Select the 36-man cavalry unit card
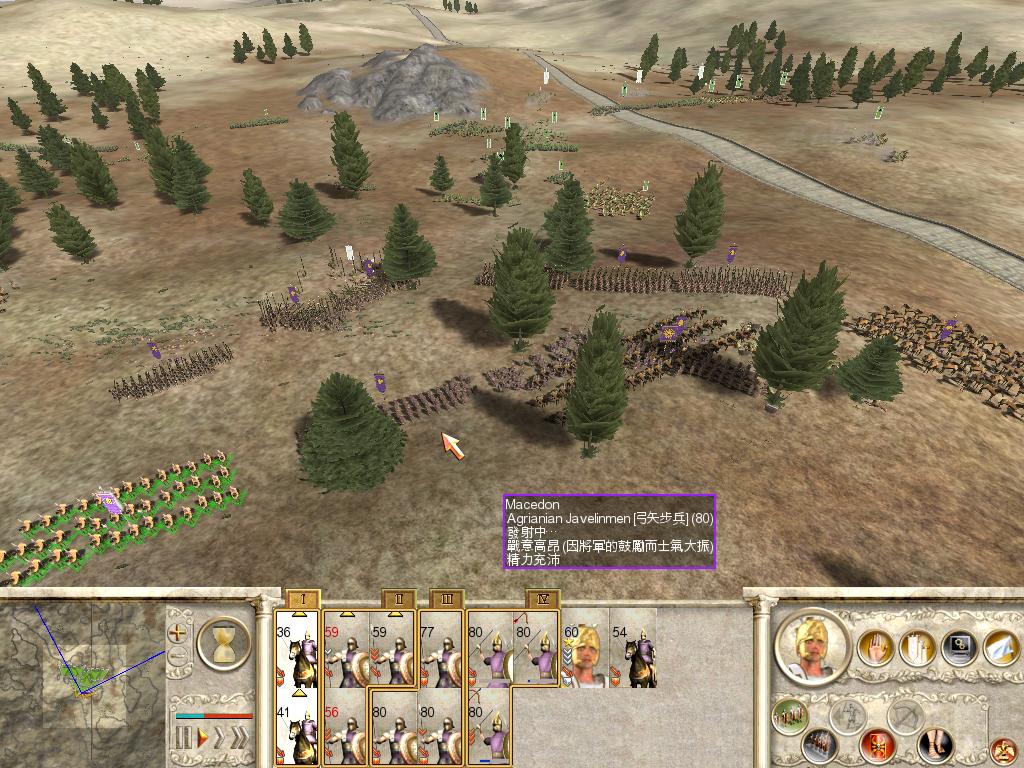This screenshot has height=768, width=1024. point(297,649)
